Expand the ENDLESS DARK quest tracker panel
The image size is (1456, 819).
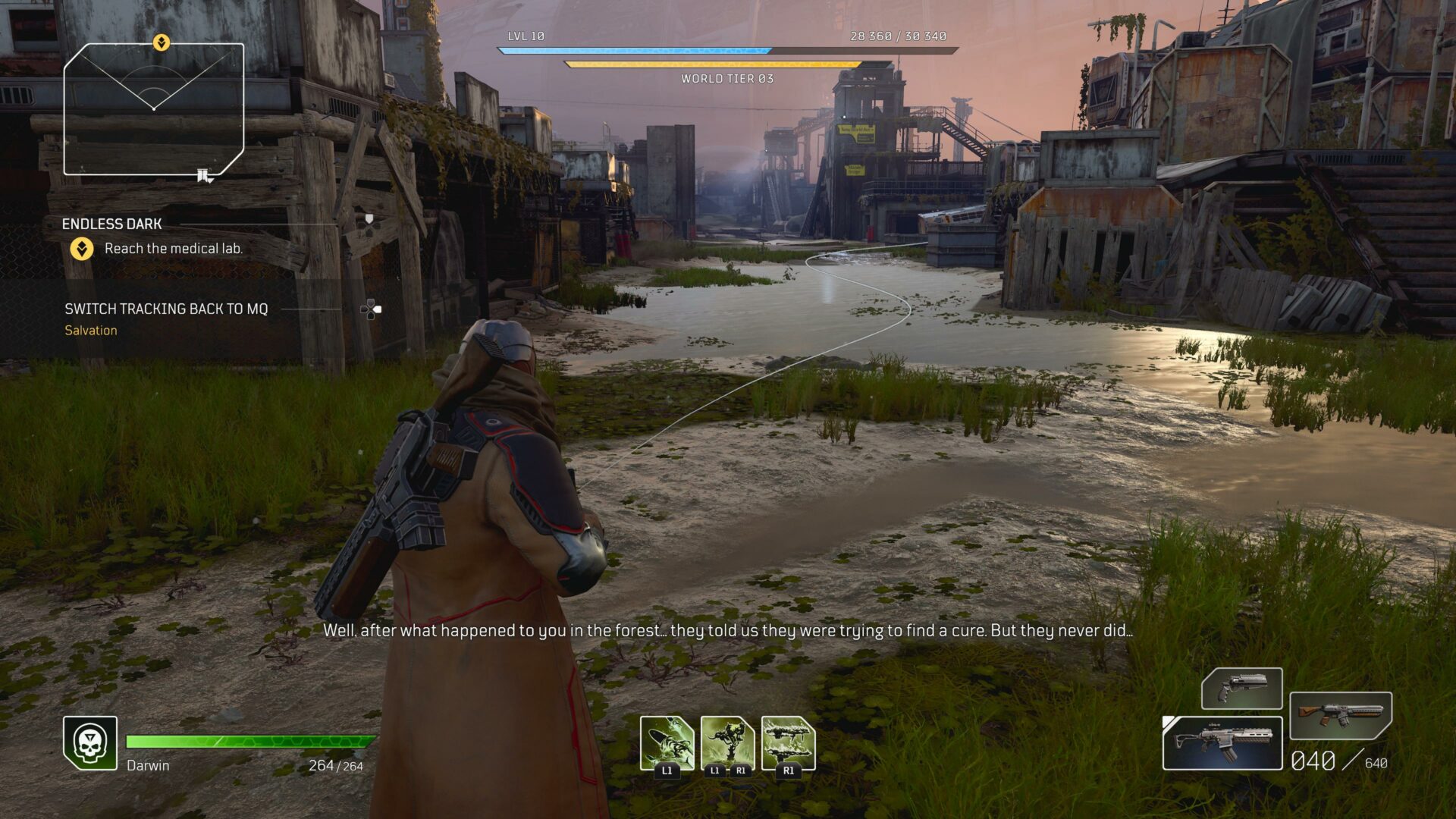pyautogui.click(x=113, y=224)
